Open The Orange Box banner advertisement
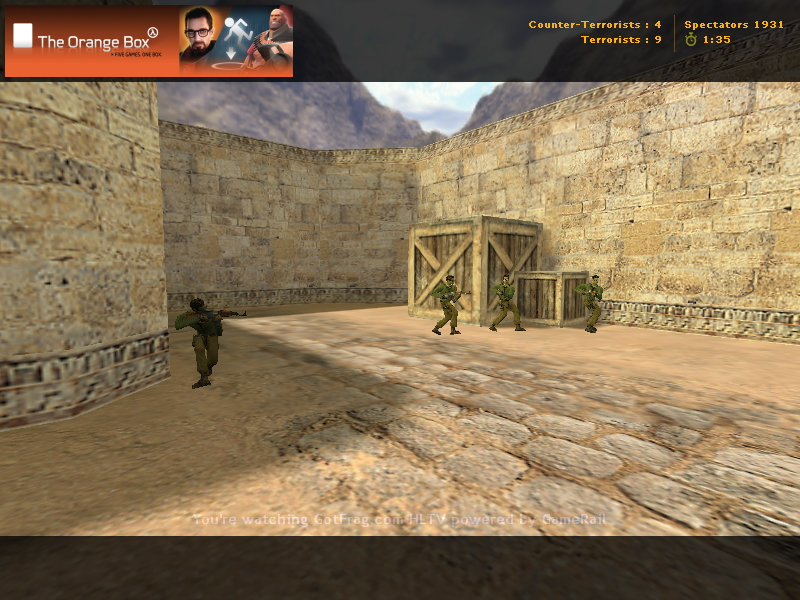 149,41
